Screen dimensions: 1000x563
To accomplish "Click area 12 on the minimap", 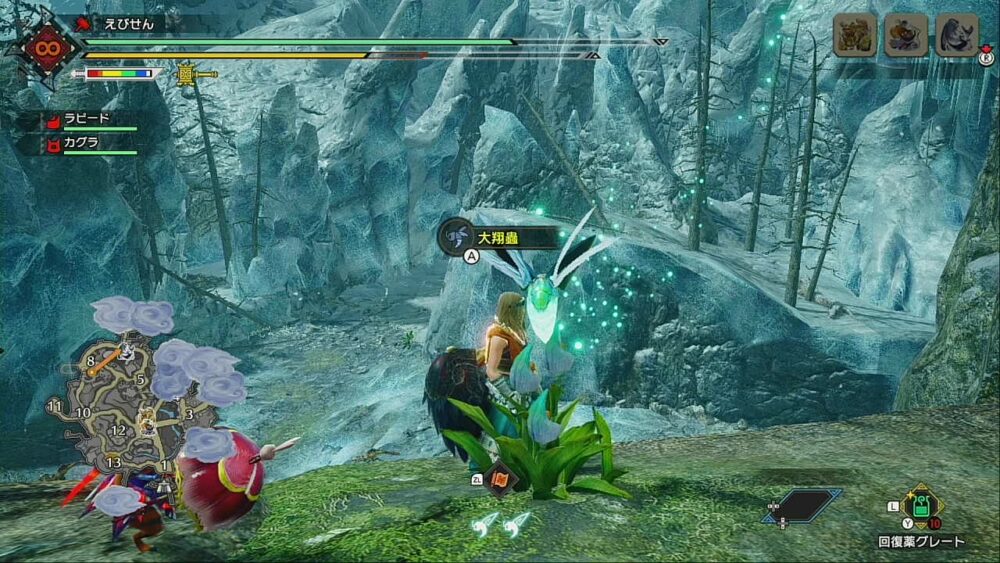I will pos(119,431).
